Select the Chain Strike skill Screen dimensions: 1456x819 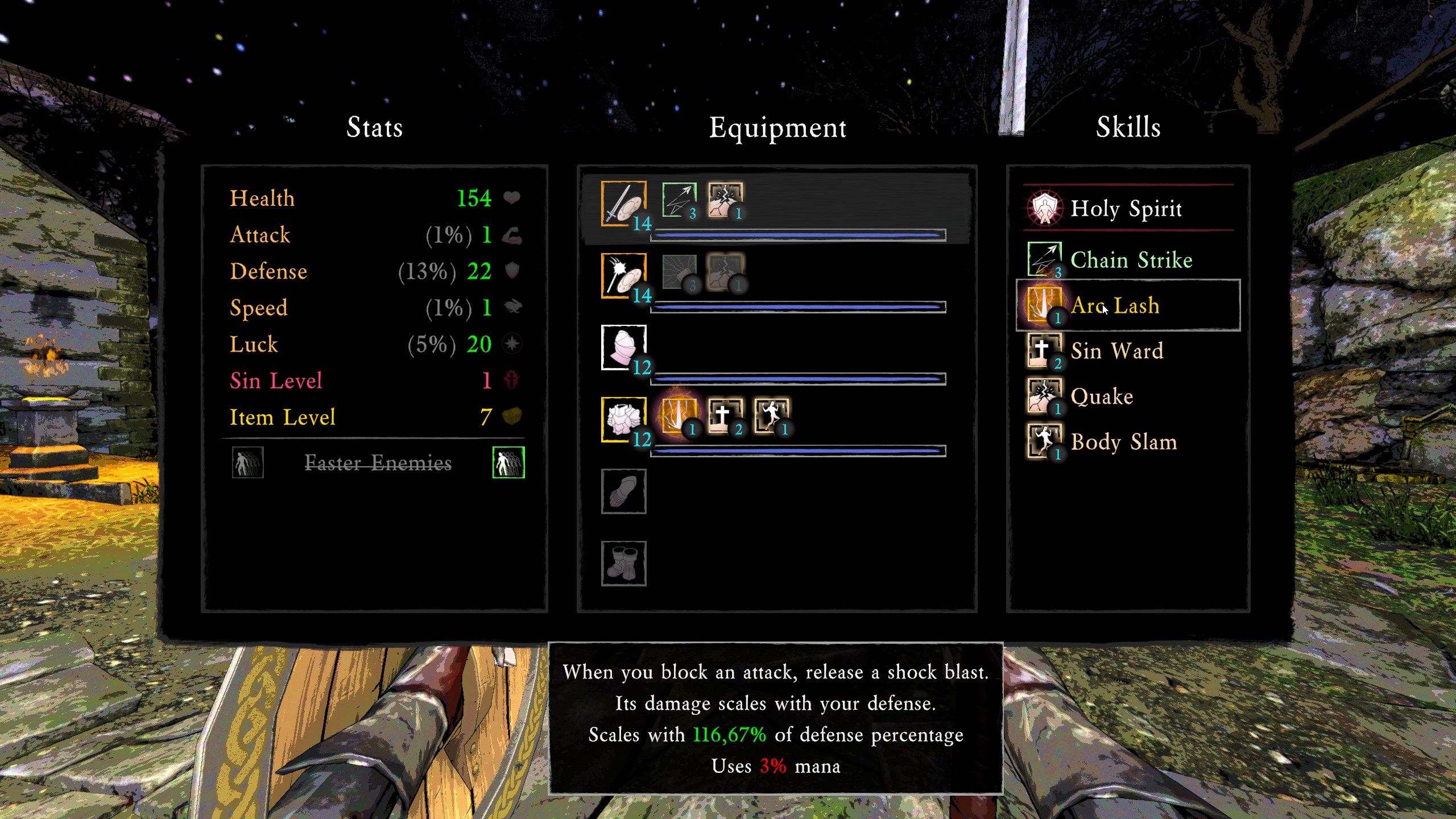pos(1131,260)
